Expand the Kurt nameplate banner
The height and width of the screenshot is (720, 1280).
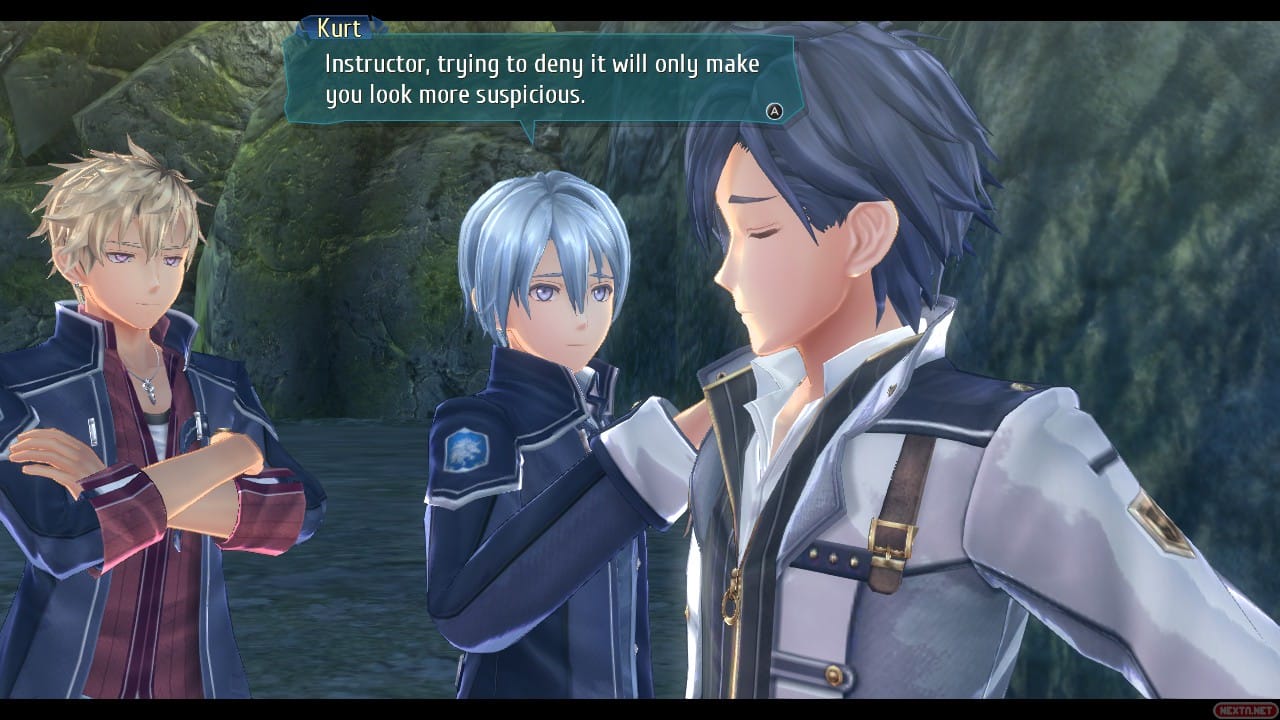point(340,28)
